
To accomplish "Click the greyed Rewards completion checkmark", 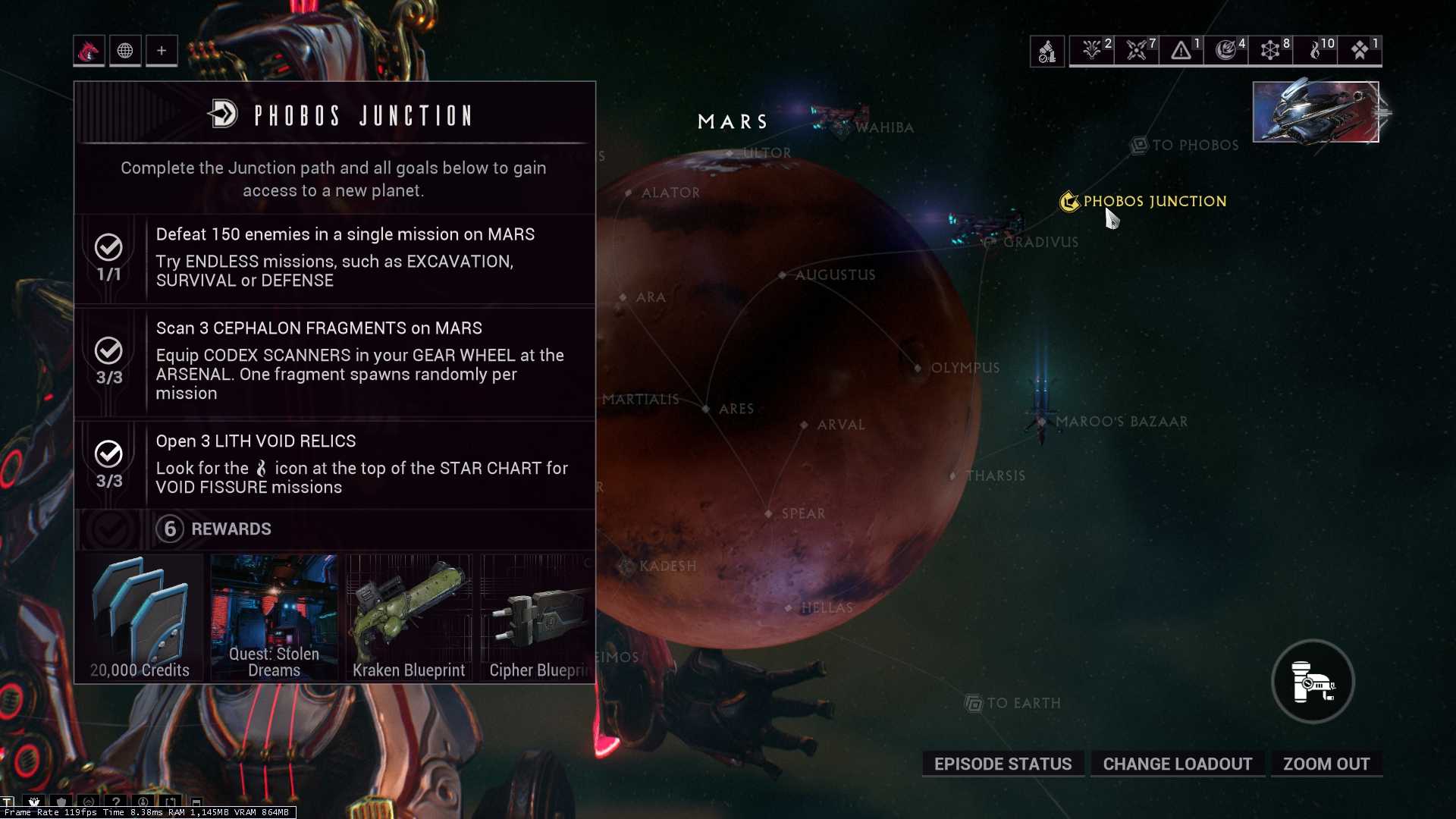I will click(109, 529).
